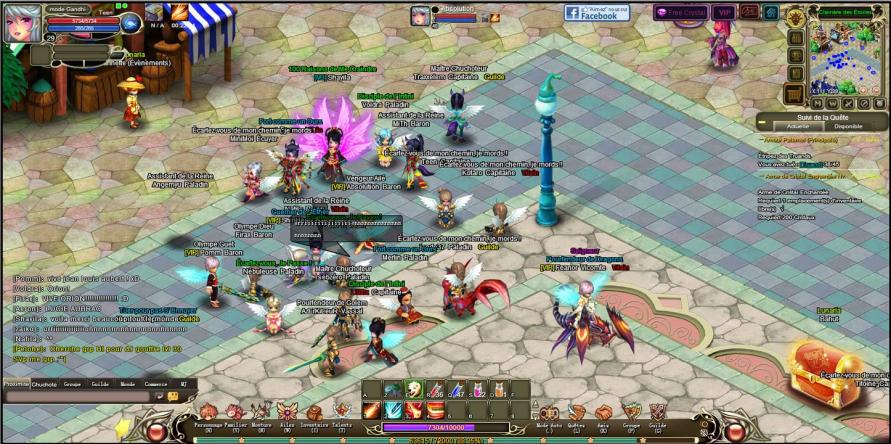The height and width of the screenshot is (444, 891).
Task: Switch to the Chuchote chat tab
Action: coord(44,383)
